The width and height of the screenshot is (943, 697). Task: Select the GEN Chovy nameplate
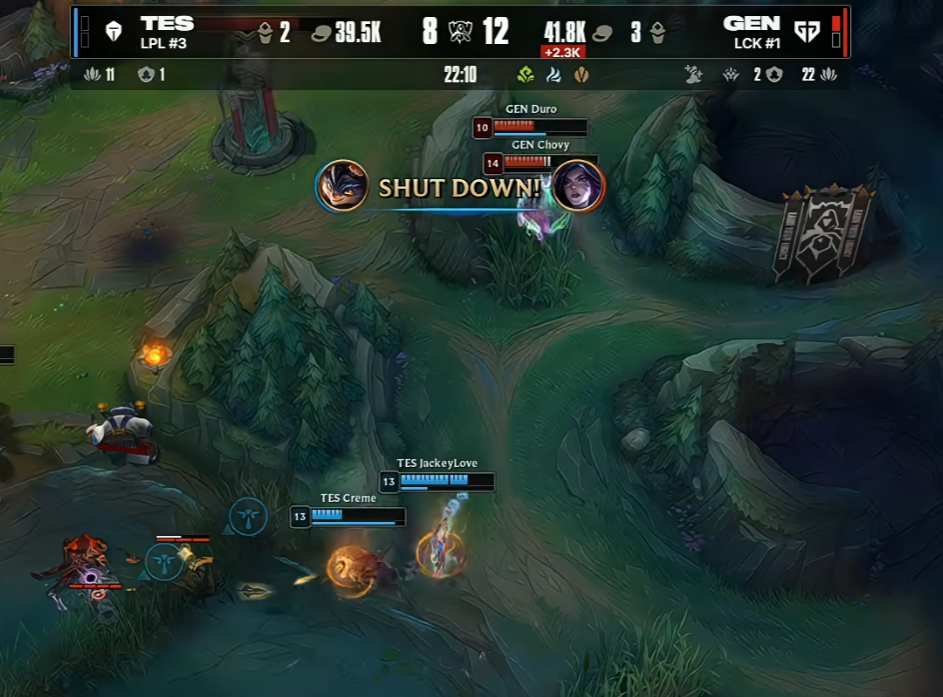(x=540, y=145)
